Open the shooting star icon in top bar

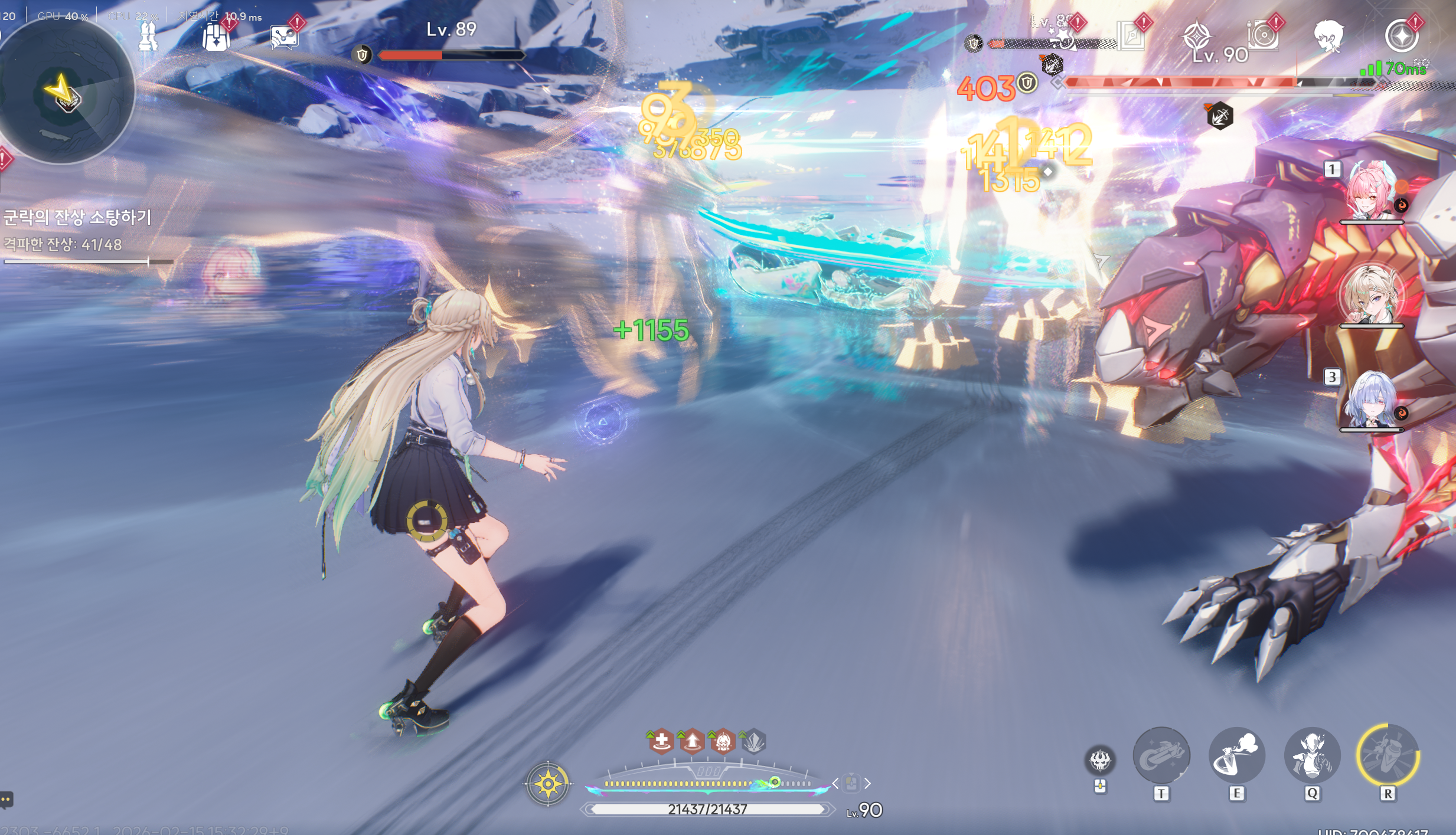click(x=1064, y=38)
